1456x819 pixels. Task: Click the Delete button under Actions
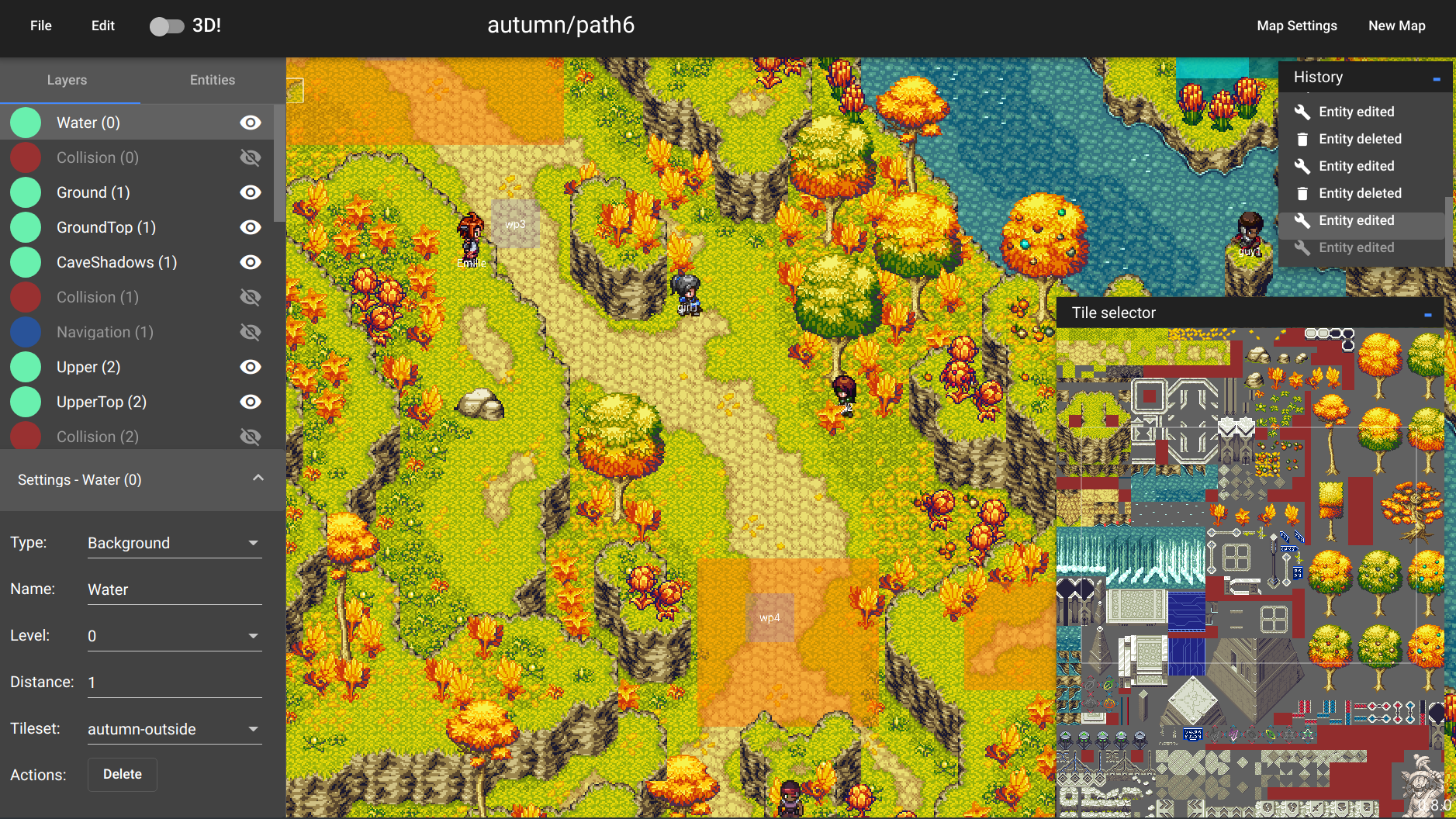[x=122, y=774]
